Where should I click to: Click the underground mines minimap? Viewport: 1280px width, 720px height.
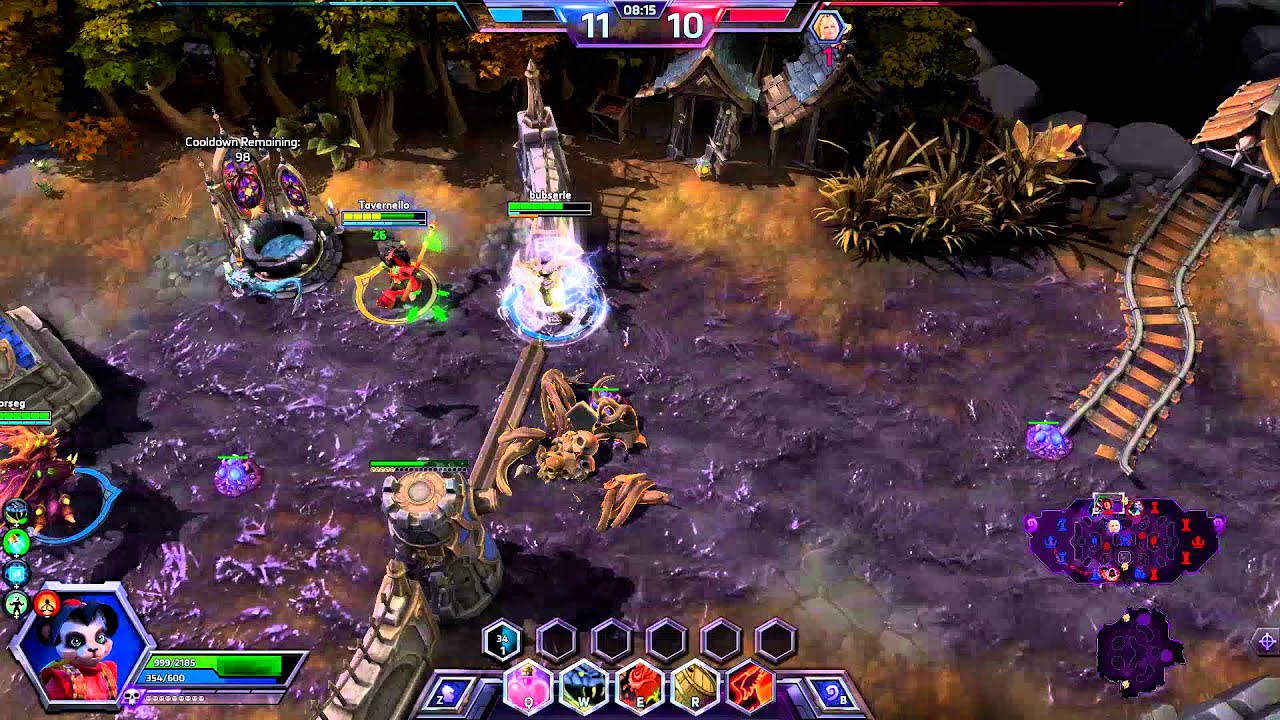pos(1138,650)
